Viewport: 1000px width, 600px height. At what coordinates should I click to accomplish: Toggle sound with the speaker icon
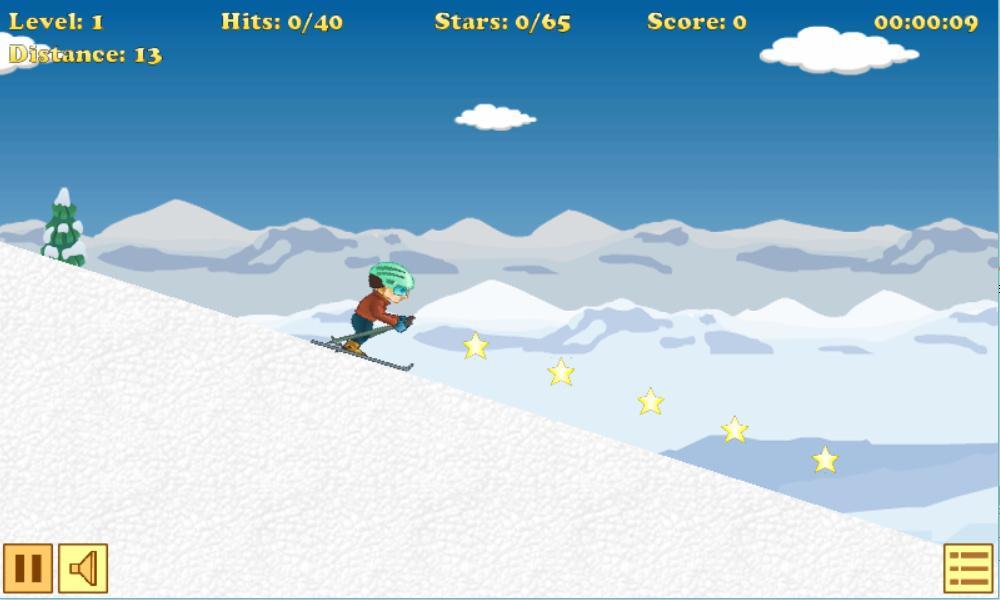tap(83, 568)
